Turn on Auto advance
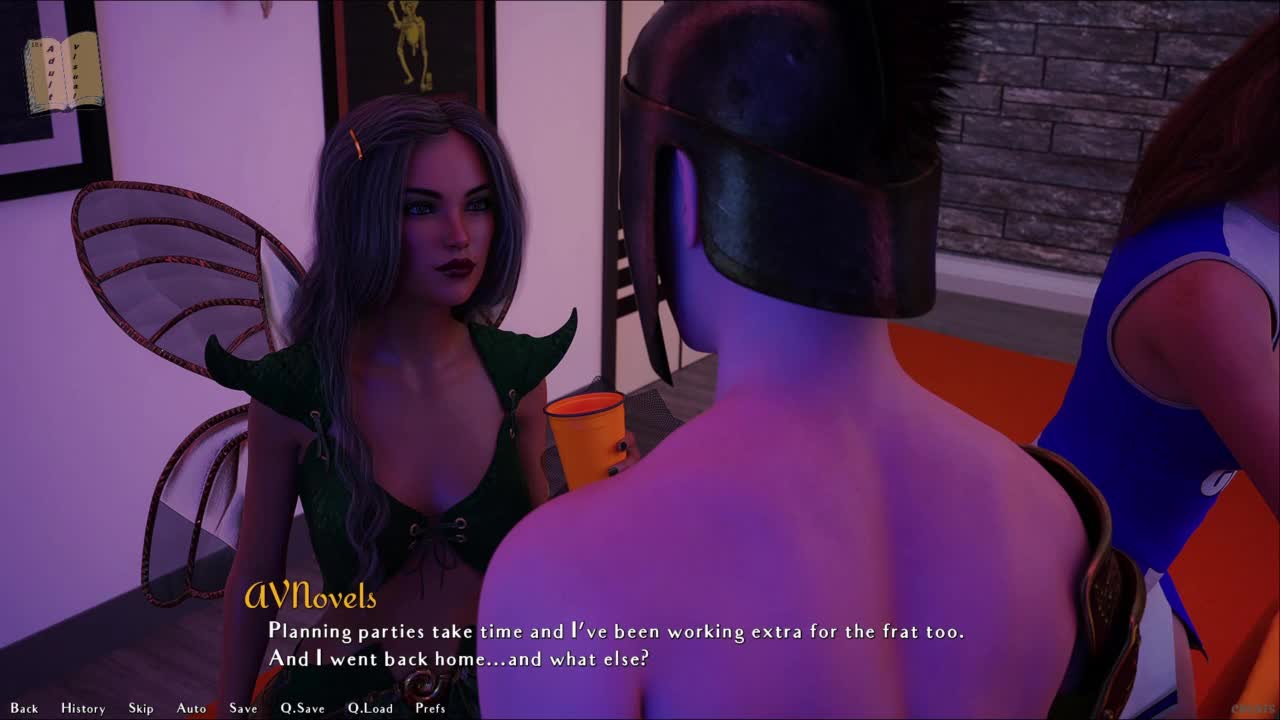This screenshot has width=1280, height=720. pyautogui.click(x=191, y=708)
